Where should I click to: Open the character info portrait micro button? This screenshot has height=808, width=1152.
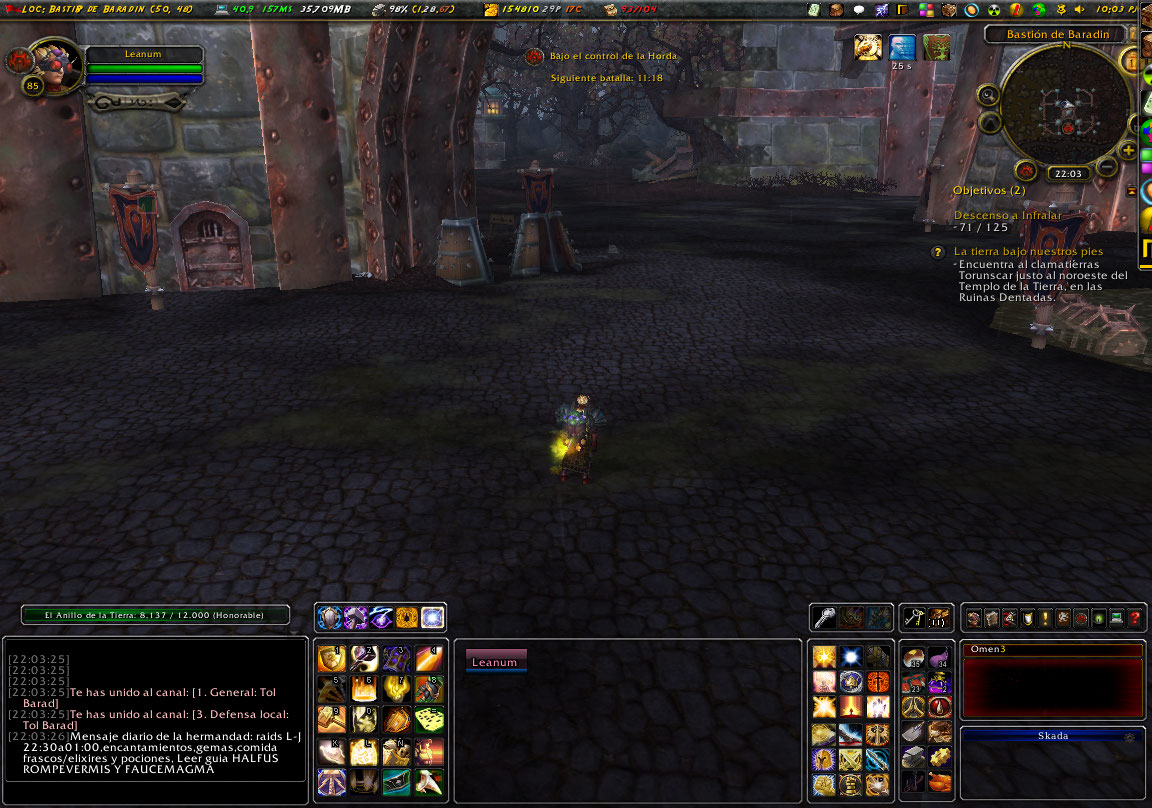973,619
